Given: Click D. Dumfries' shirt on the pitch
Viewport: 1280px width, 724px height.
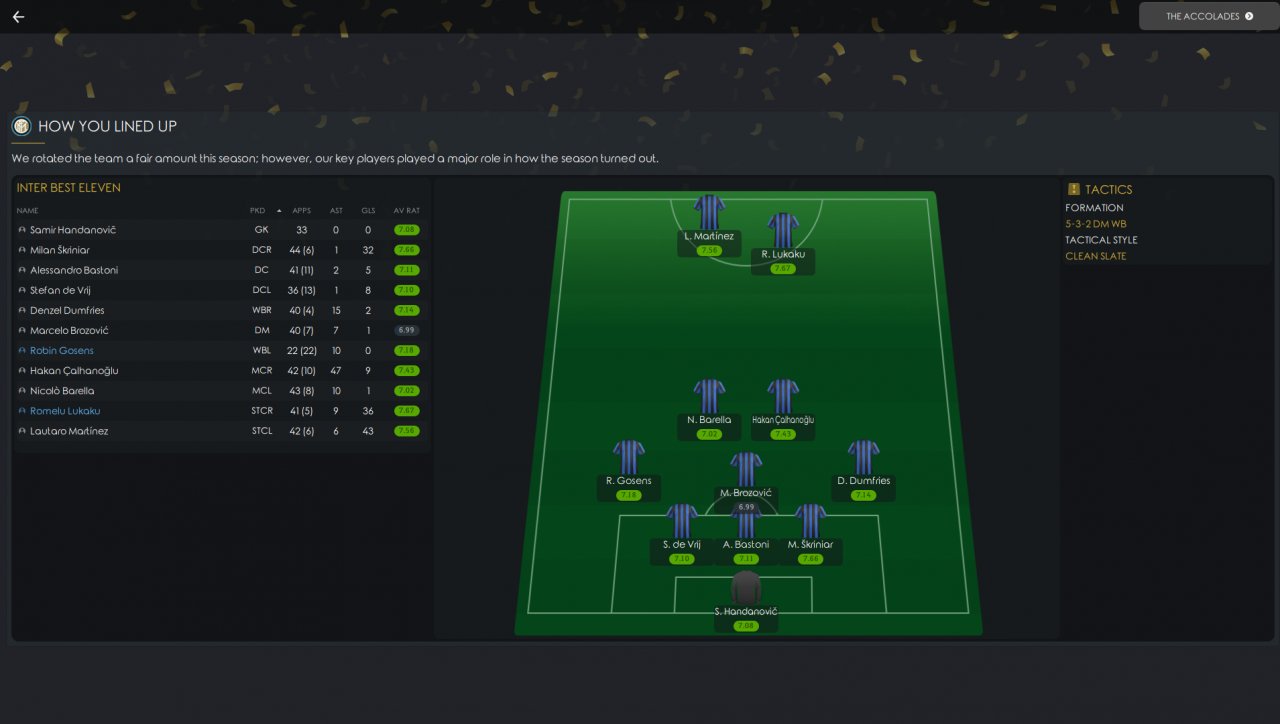Looking at the screenshot, I should pos(863,457).
